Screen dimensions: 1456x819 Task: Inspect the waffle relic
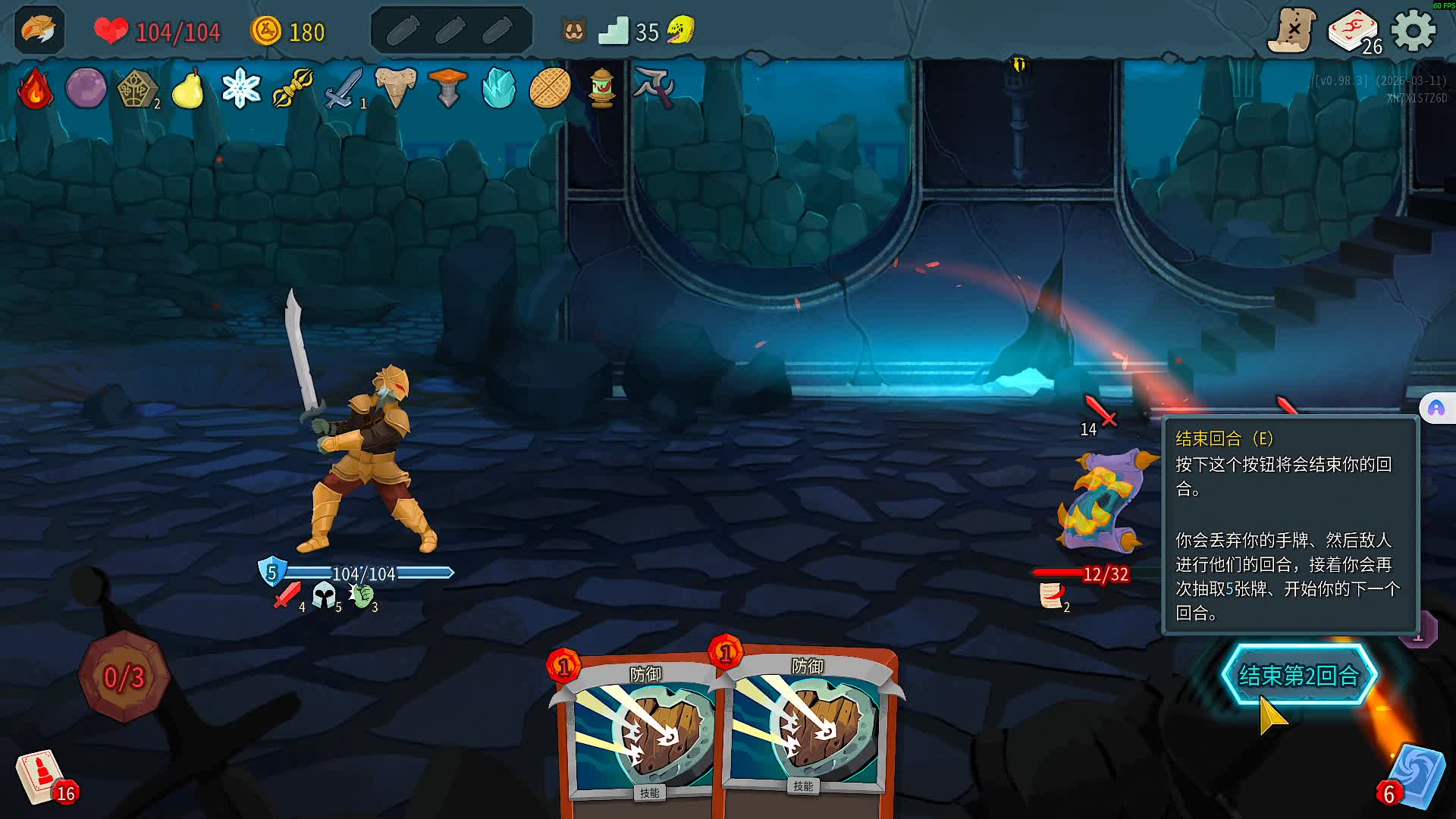click(x=550, y=89)
